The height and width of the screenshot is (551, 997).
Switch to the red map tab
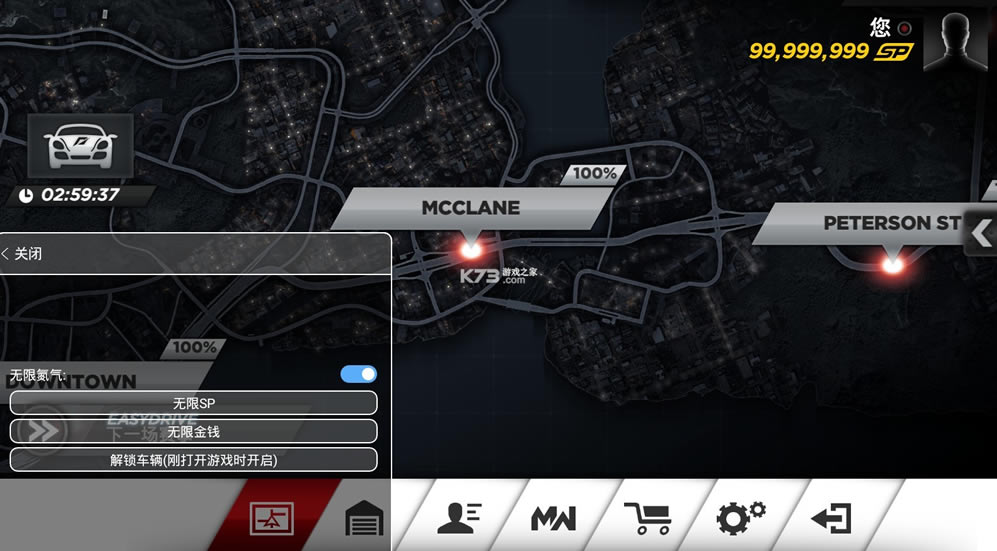(x=271, y=518)
